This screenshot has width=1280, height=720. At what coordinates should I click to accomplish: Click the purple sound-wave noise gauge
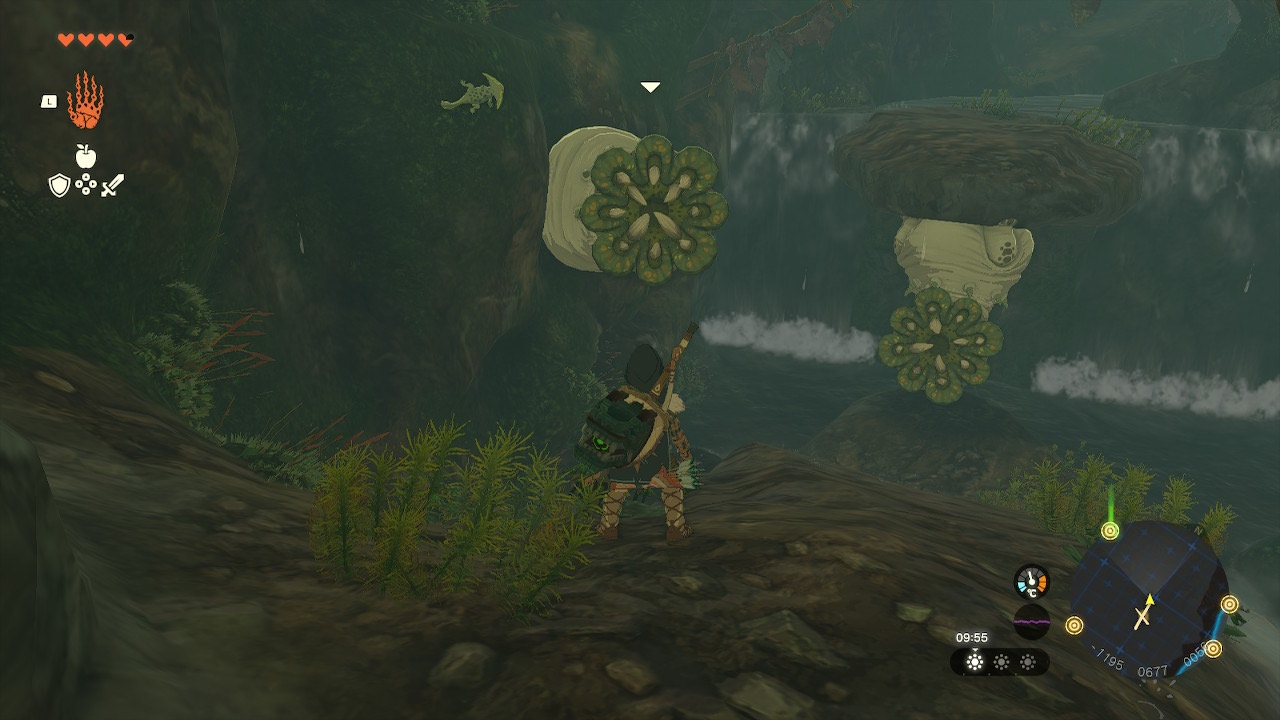[1031, 621]
